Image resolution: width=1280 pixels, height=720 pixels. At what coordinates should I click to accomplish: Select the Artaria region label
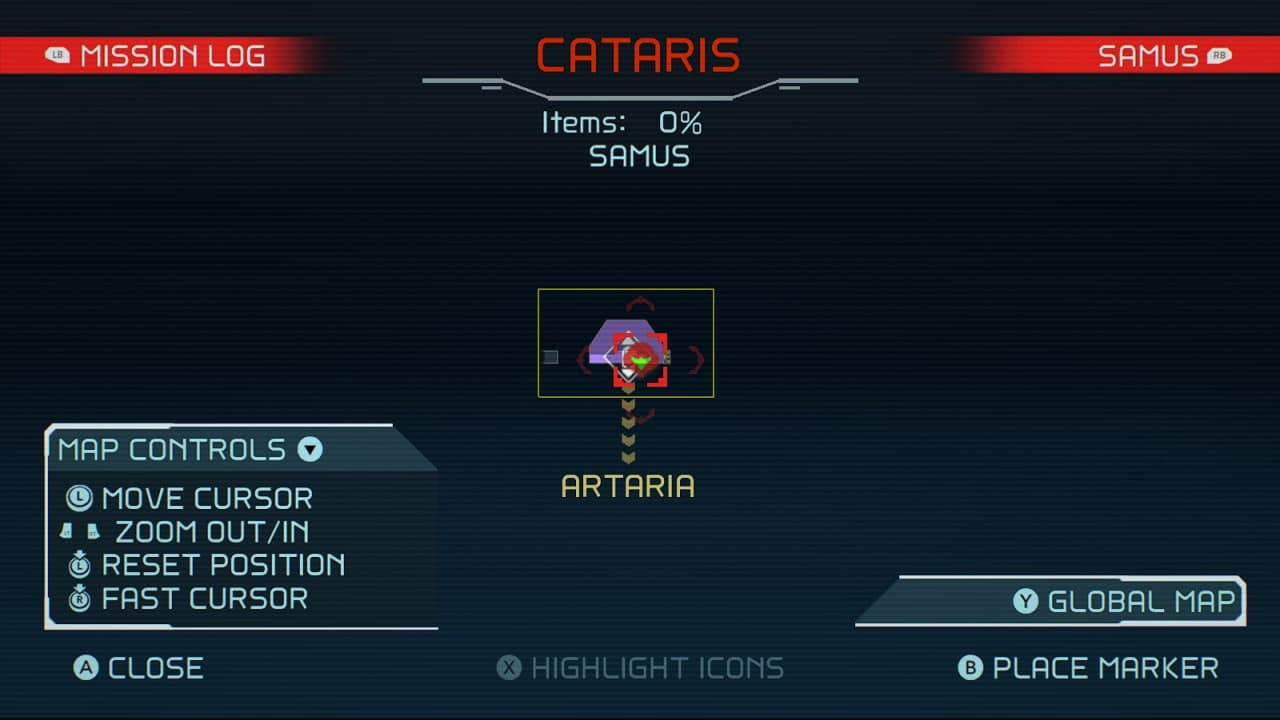[627, 487]
